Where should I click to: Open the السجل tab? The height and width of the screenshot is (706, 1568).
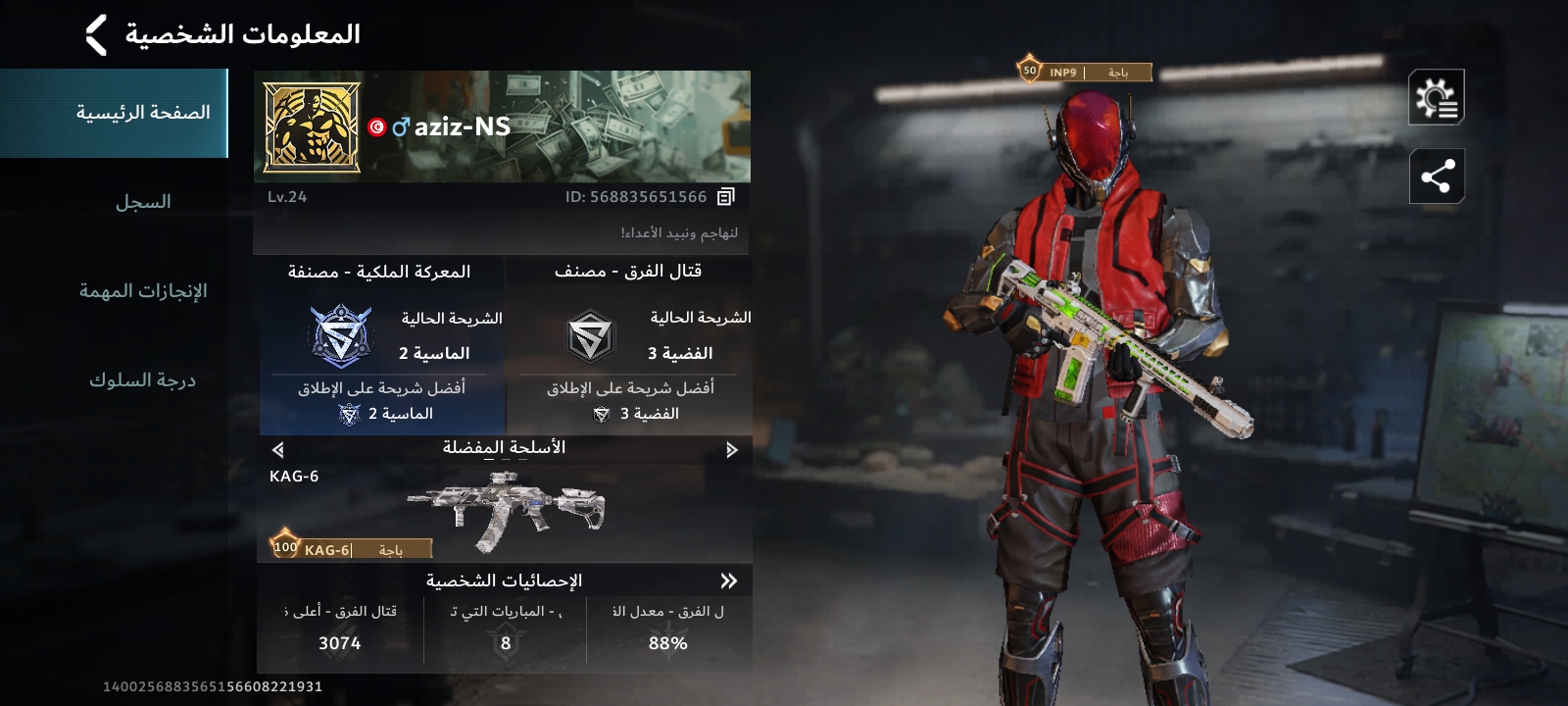point(143,202)
